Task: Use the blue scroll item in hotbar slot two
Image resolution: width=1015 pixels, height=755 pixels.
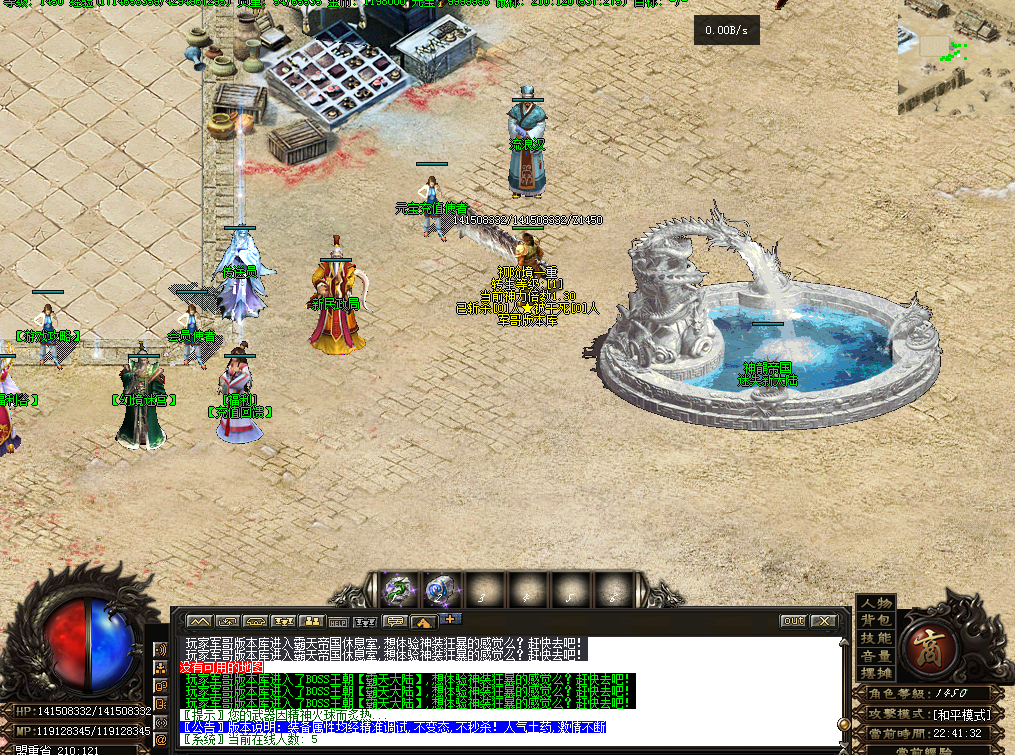Action: pyautogui.click(x=441, y=590)
